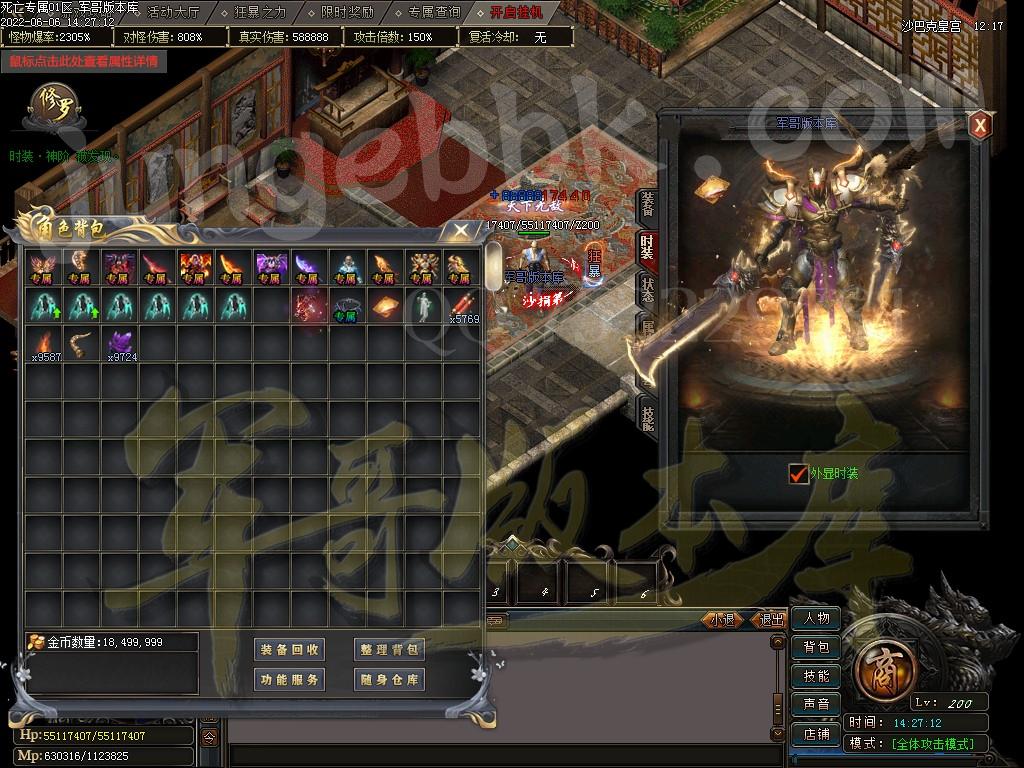Open the 狂暴之力 menu
1024x768 pixels.
[x=259, y=13]
